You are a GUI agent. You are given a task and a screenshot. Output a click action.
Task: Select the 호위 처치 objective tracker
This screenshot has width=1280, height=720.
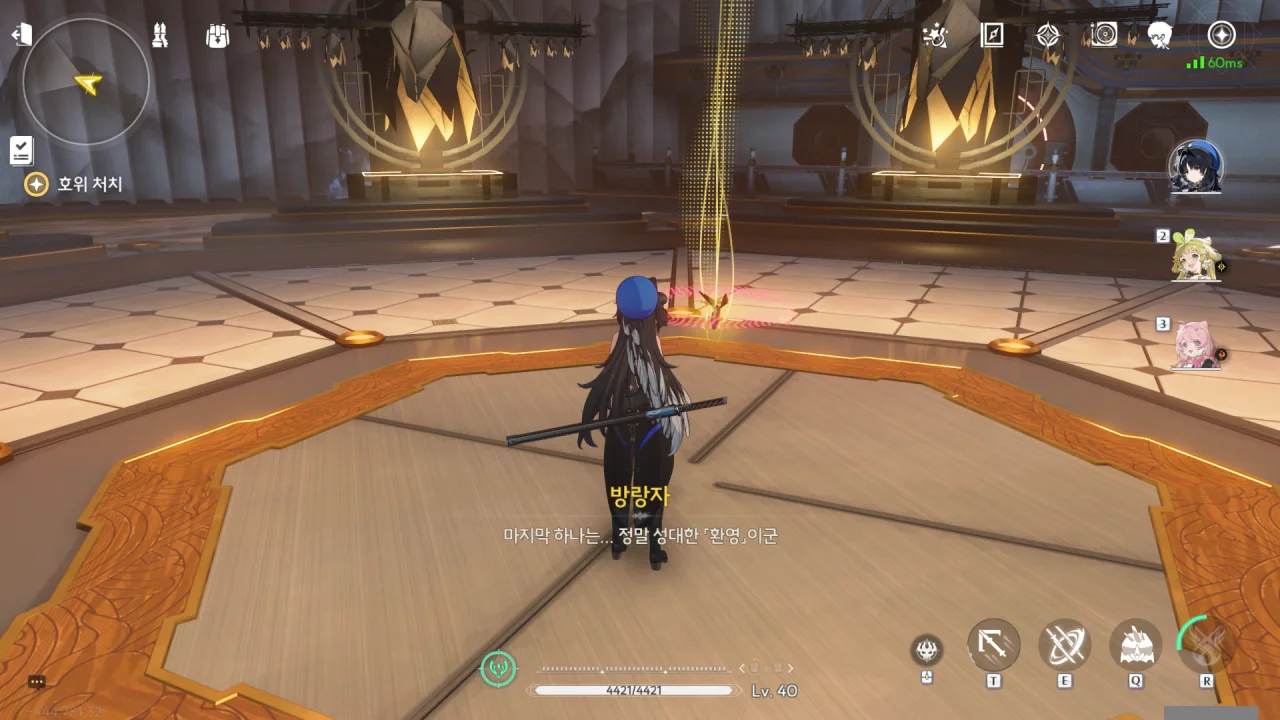click(75, 184)
